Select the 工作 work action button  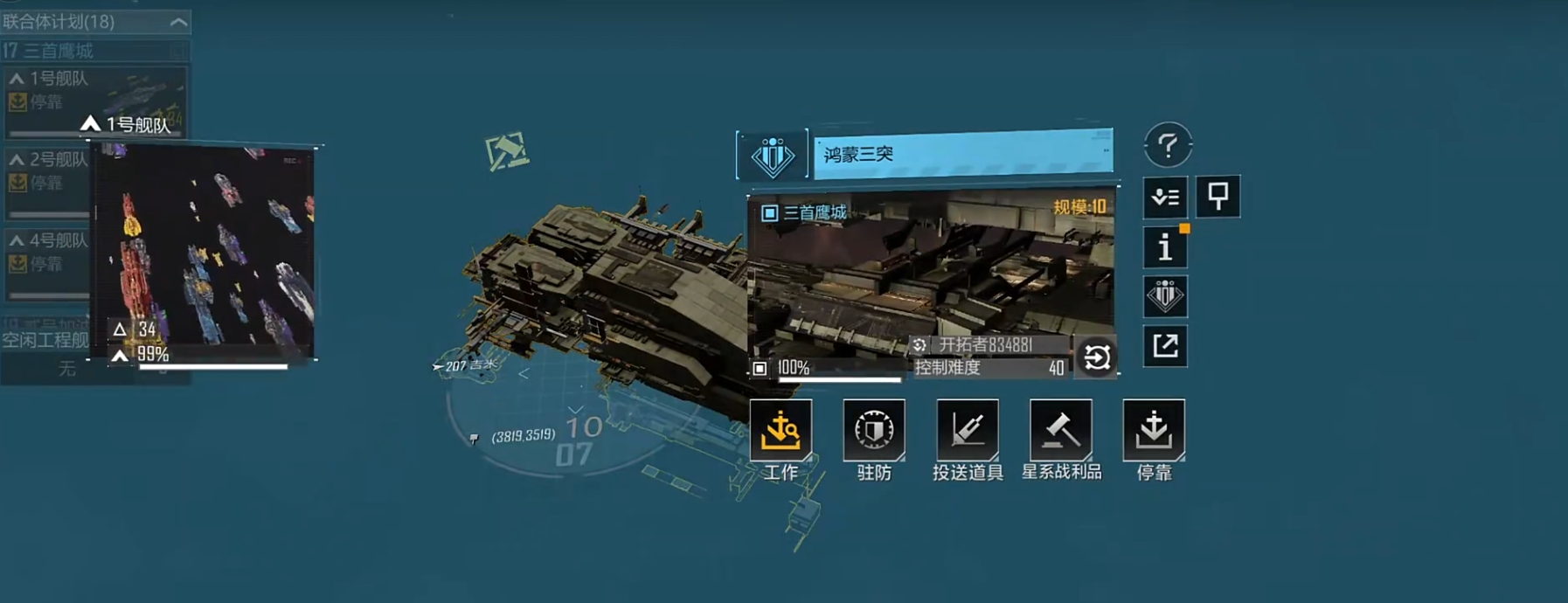781,430
